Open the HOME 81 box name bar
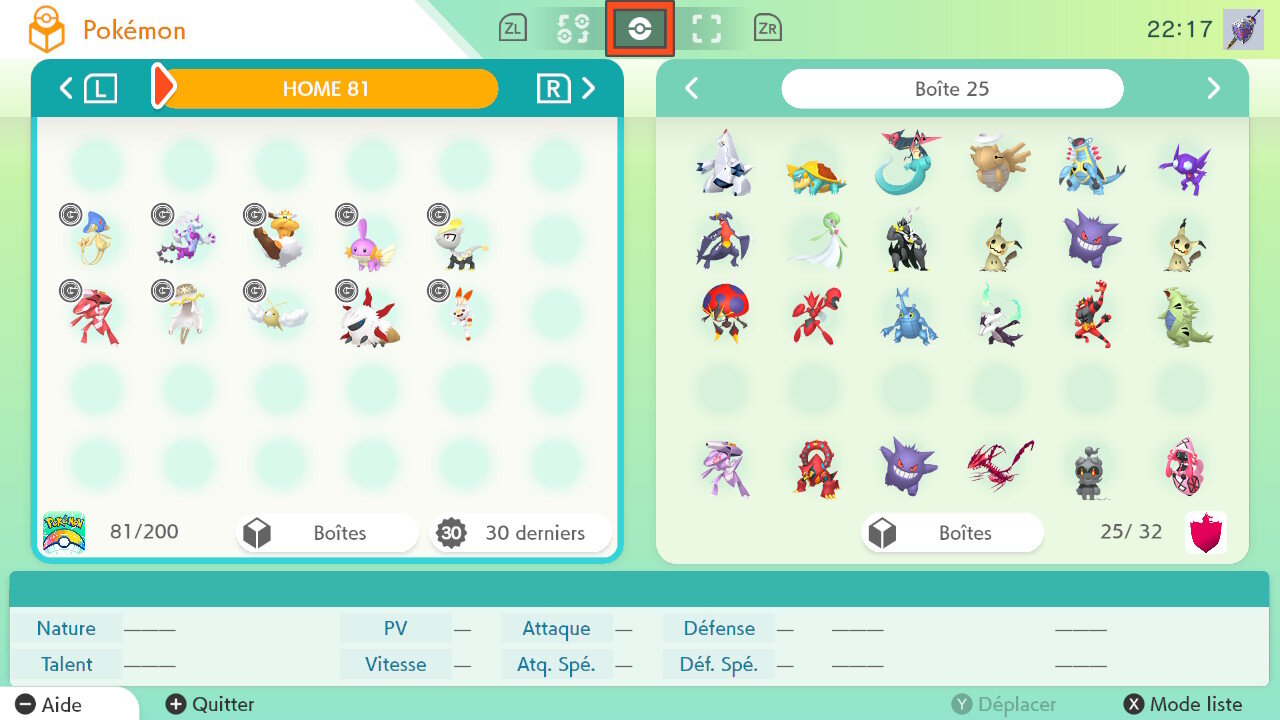Image resolution: width=1280 pixels, height=720 pixels. [326, 89]
